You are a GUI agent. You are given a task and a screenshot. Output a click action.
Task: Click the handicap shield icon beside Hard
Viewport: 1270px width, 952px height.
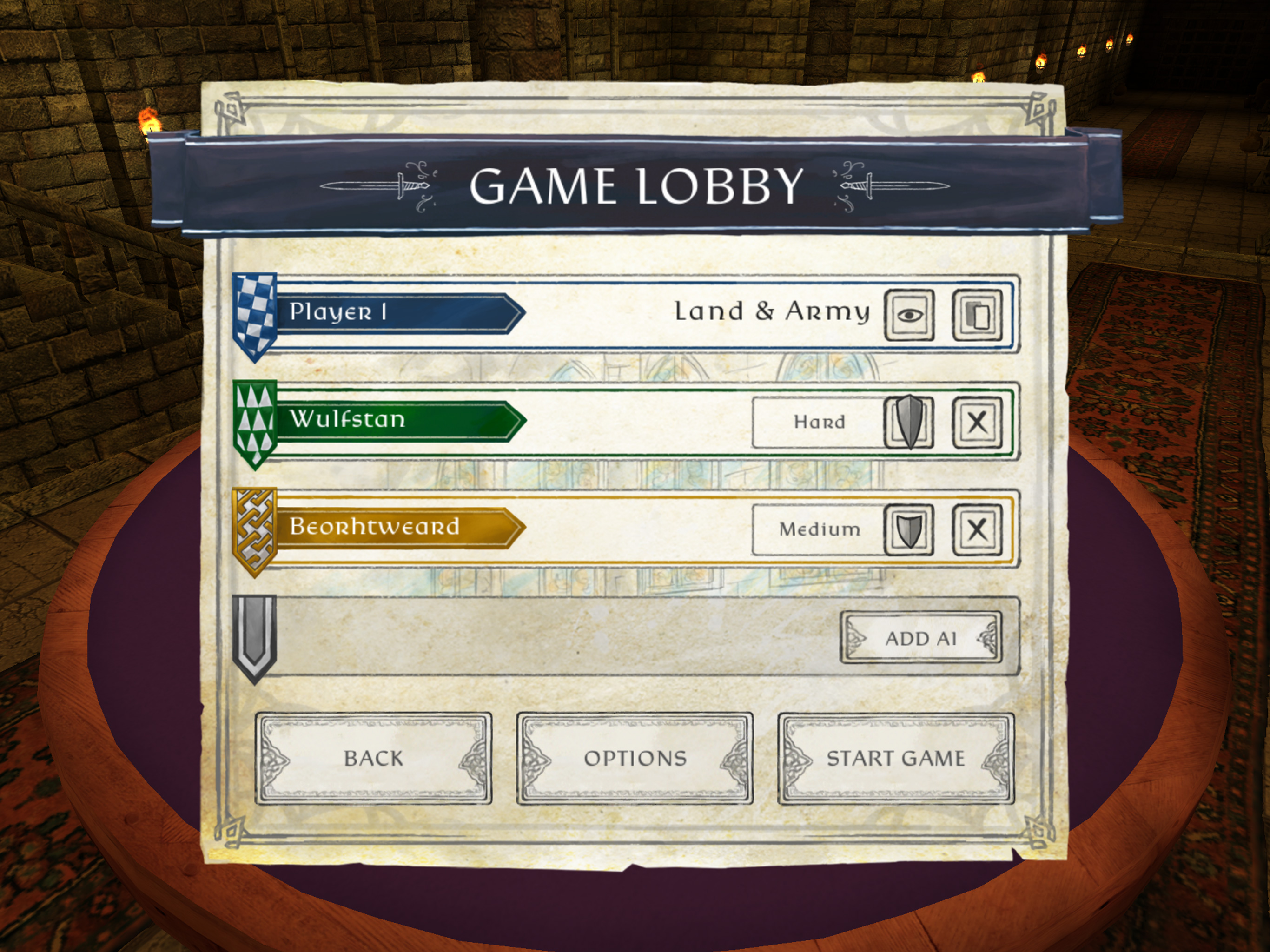pos(908,422)
